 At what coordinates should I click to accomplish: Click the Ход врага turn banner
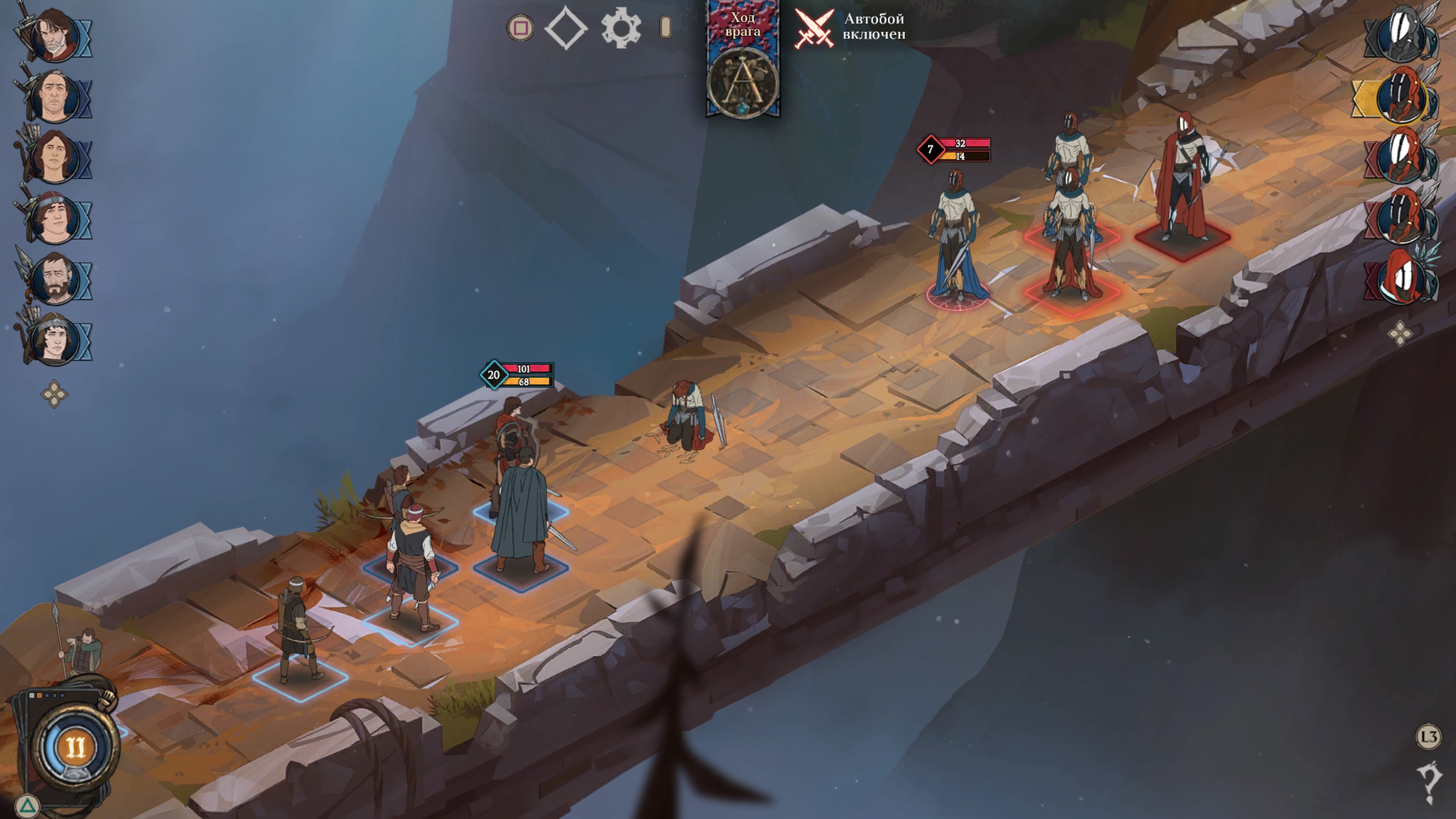tap(743, 60)
